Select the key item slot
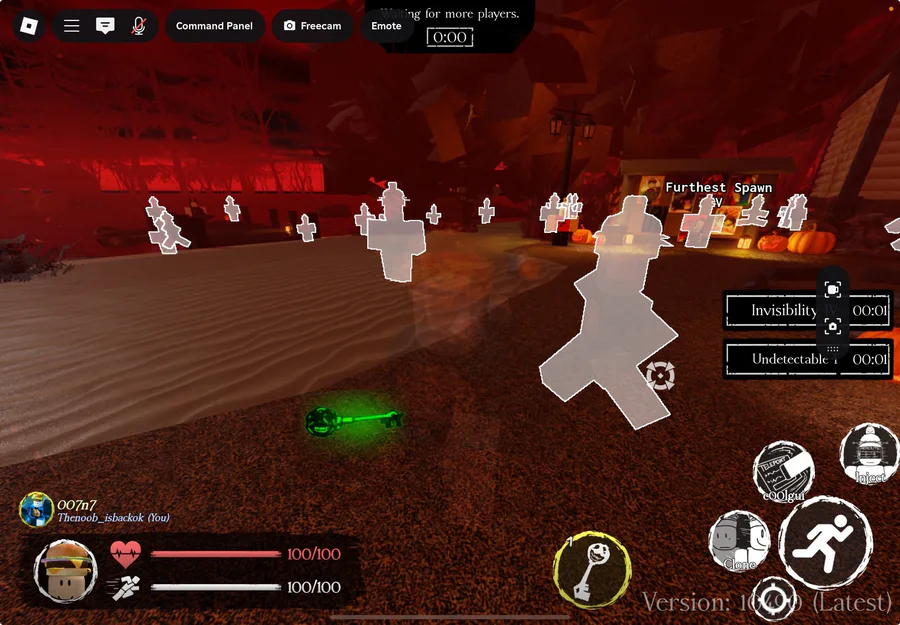 (x=592, y=569)
